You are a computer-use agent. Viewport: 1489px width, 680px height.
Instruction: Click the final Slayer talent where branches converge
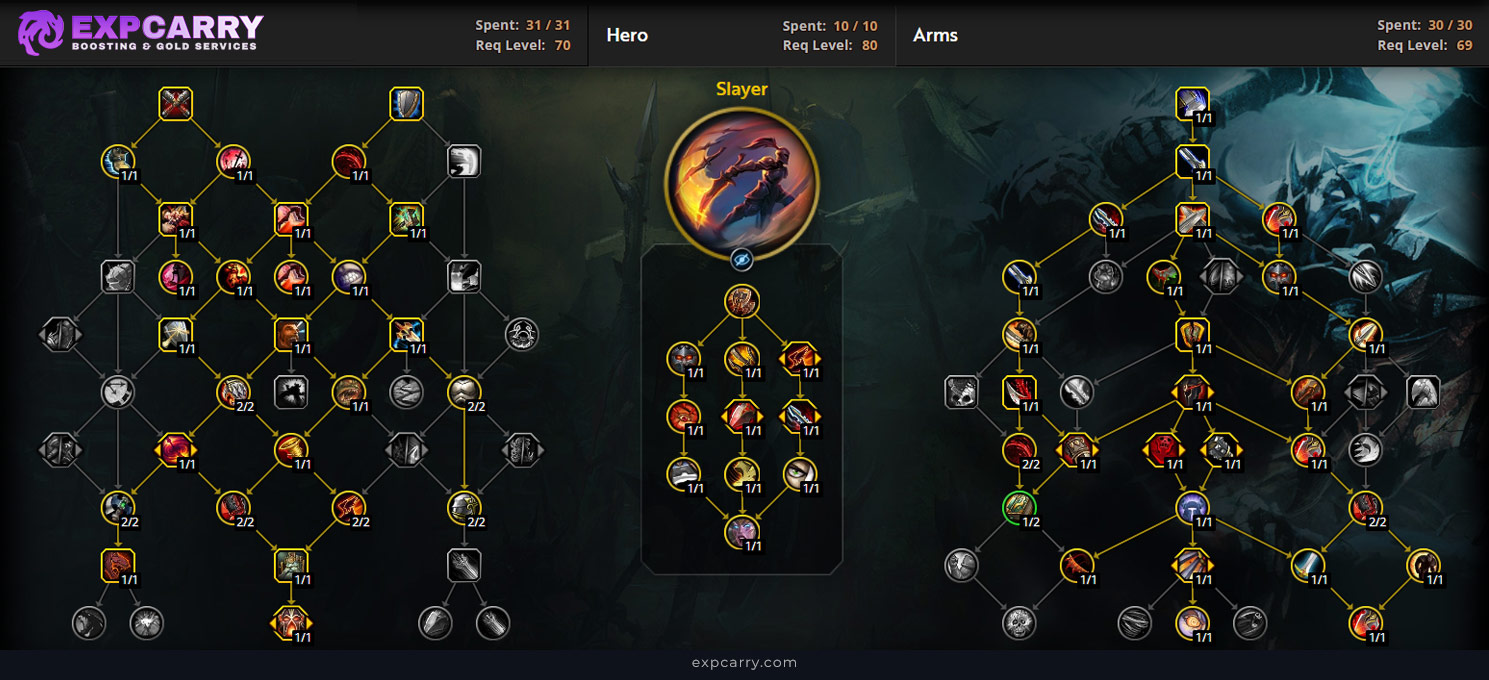[x=741, y=531]
